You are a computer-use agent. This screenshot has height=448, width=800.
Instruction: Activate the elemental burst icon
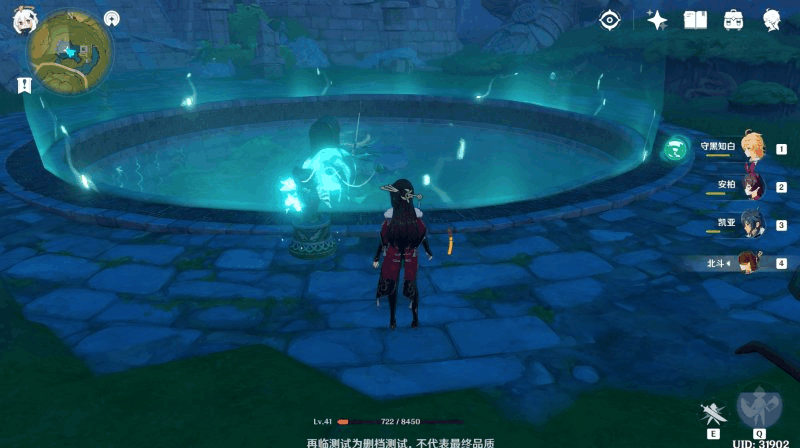(759, 406)
